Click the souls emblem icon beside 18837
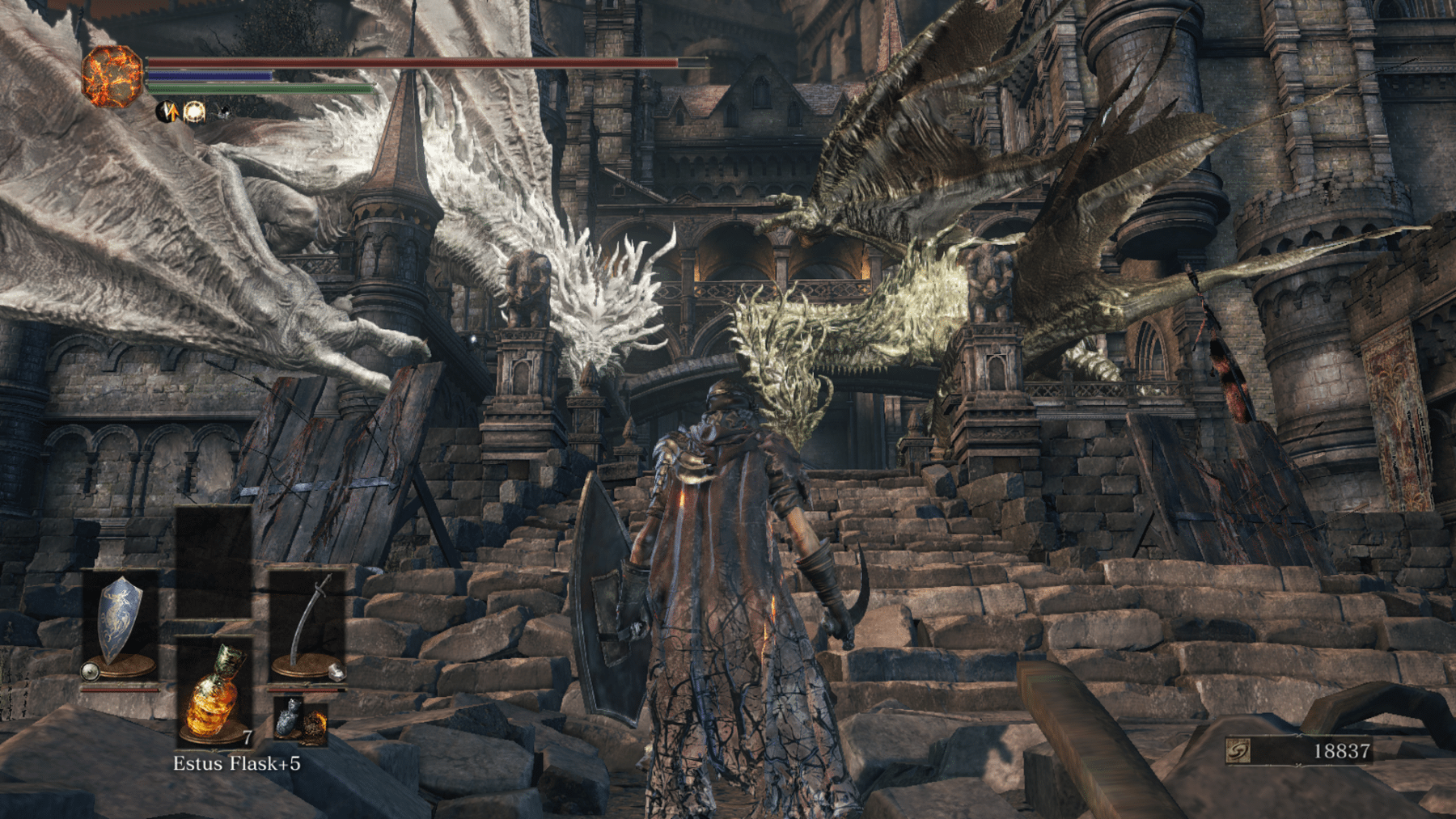The image size is (1456, 819). click(1238, 751)
